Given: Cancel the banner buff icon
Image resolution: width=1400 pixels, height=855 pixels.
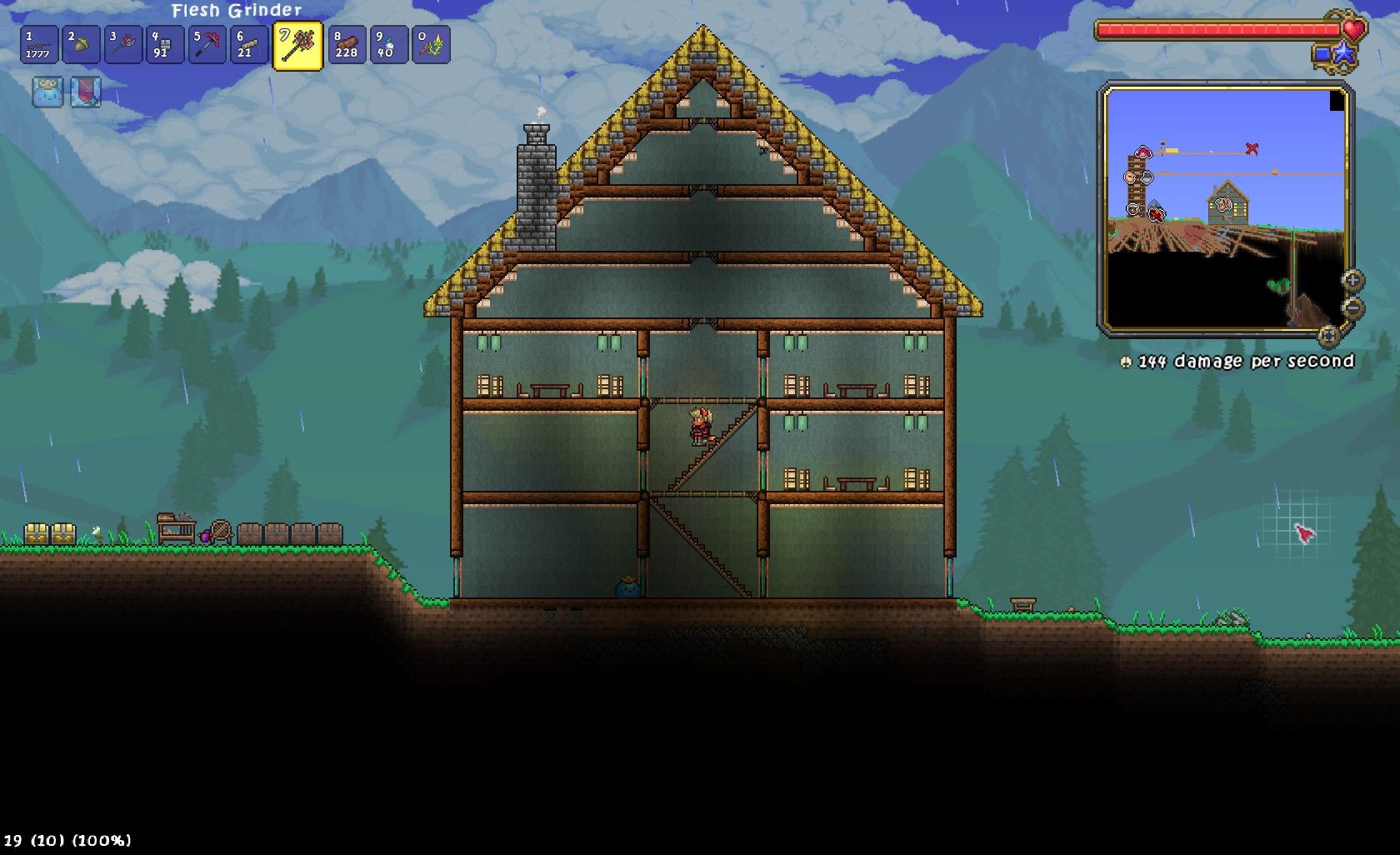Looking at the screenshot, I should (x=86, y=93).
